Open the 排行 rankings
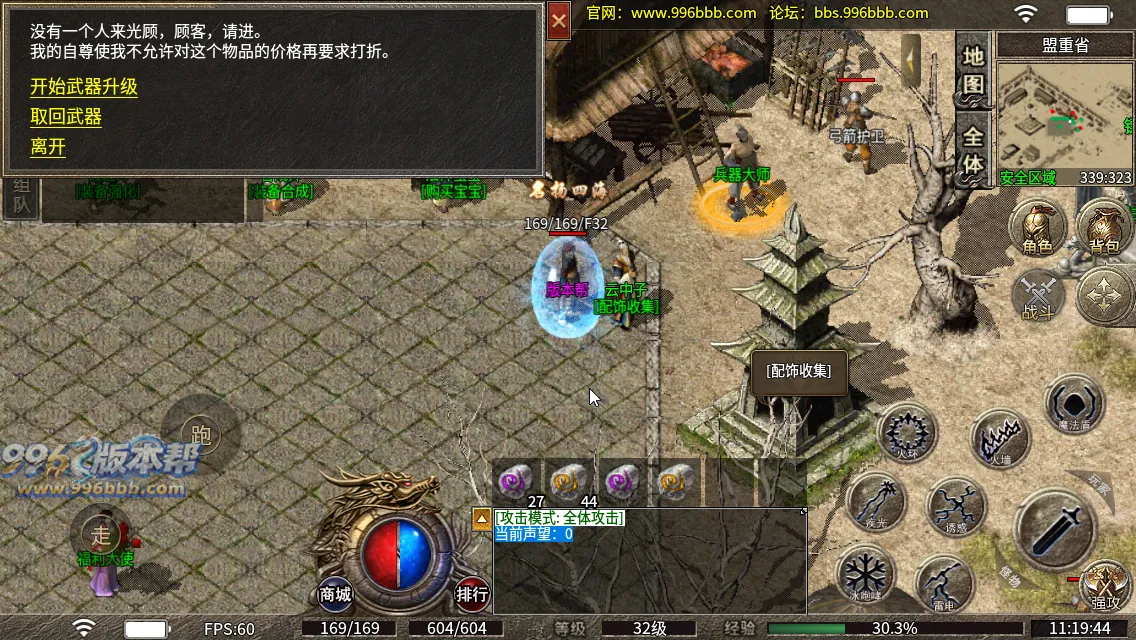 (472, 594)
